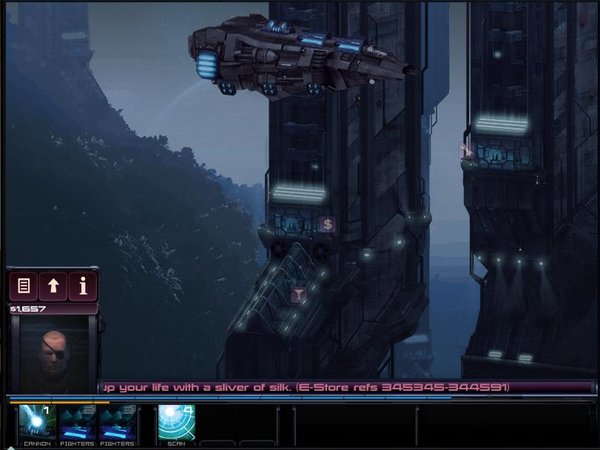Click the up arrow button
Viewport: 600px width, 450px height.
pyautogui.click(x=54, y=286)
